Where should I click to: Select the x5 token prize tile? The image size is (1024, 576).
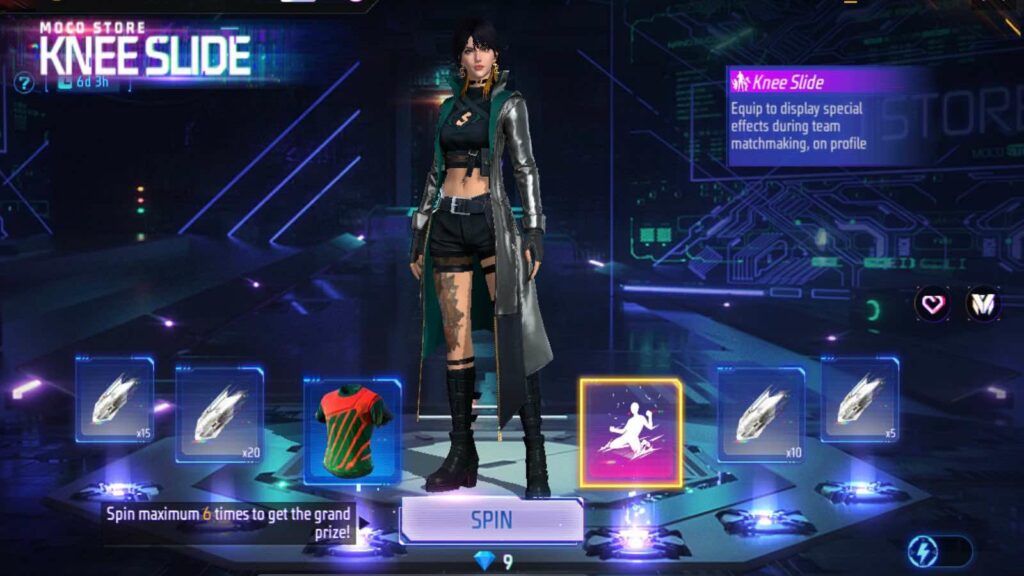point(860,399)
